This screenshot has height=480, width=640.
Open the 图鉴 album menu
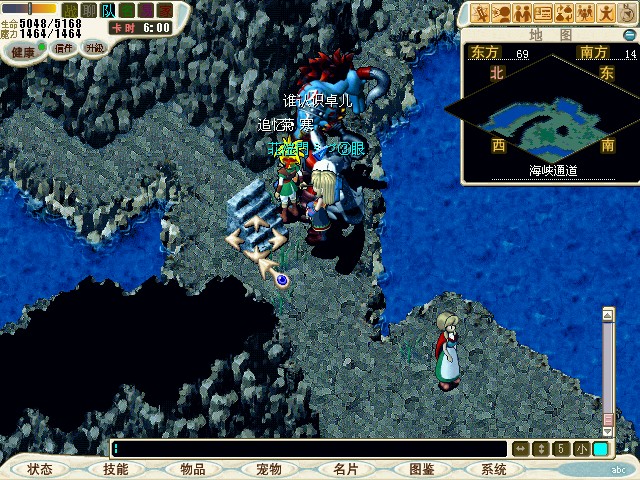pos(420,469)
